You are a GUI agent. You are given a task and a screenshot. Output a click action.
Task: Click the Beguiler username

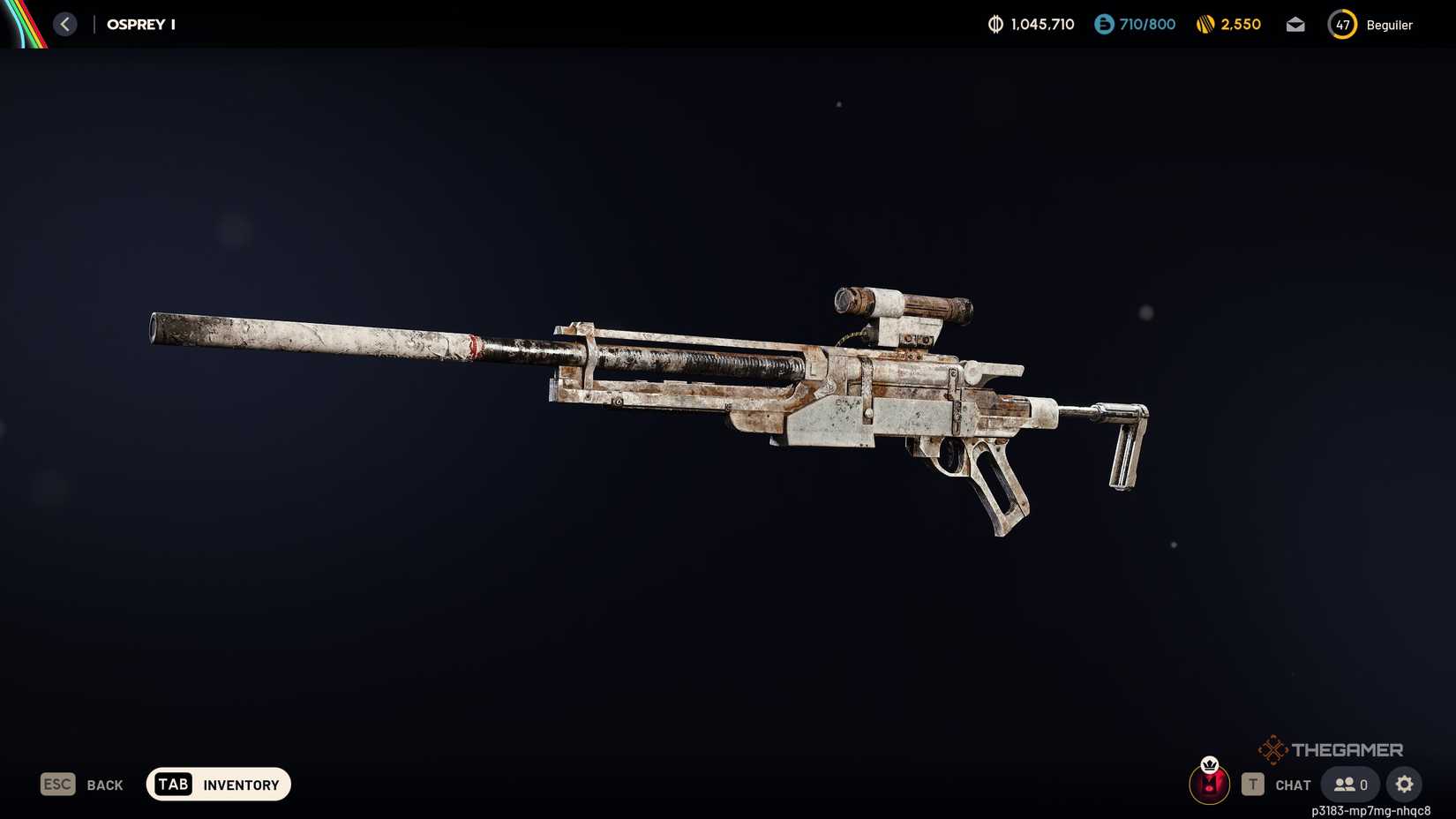tap(1389, 25)
